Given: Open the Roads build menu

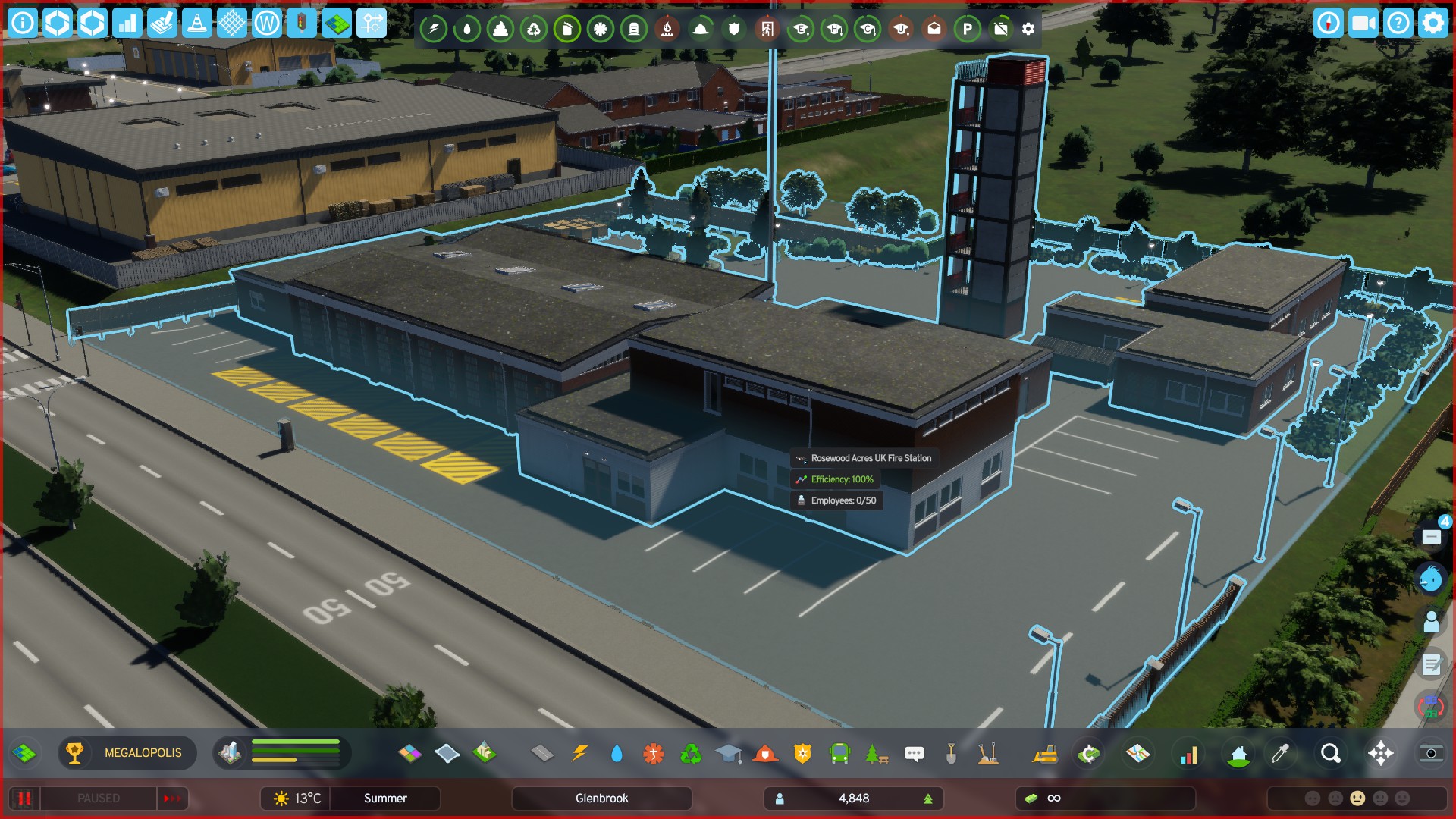Looking at the screenshot, I should point(541,754).
